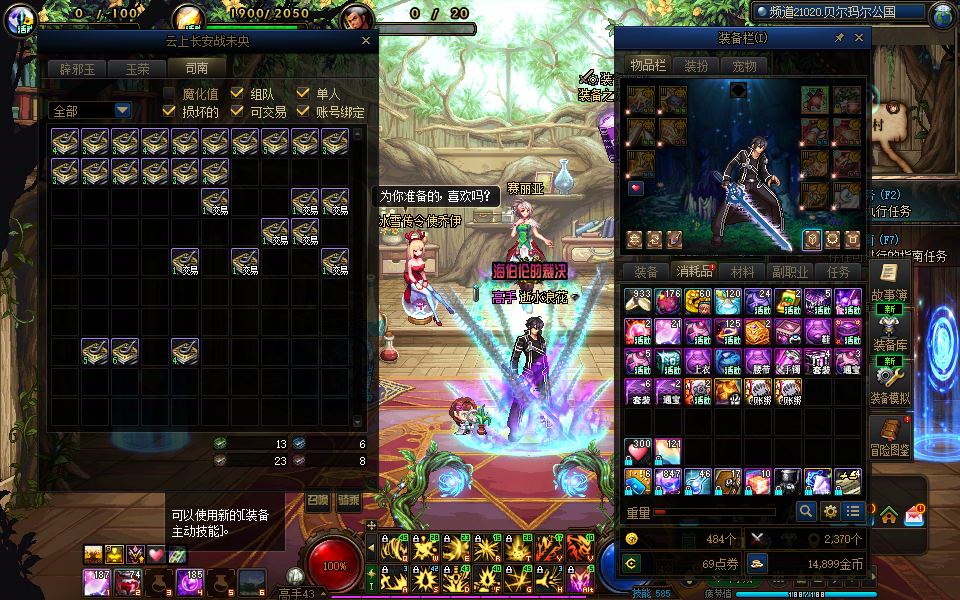Open the 副职业 inventory tab
The width and height of the screenshot is (960, 600).
[790, 272]
